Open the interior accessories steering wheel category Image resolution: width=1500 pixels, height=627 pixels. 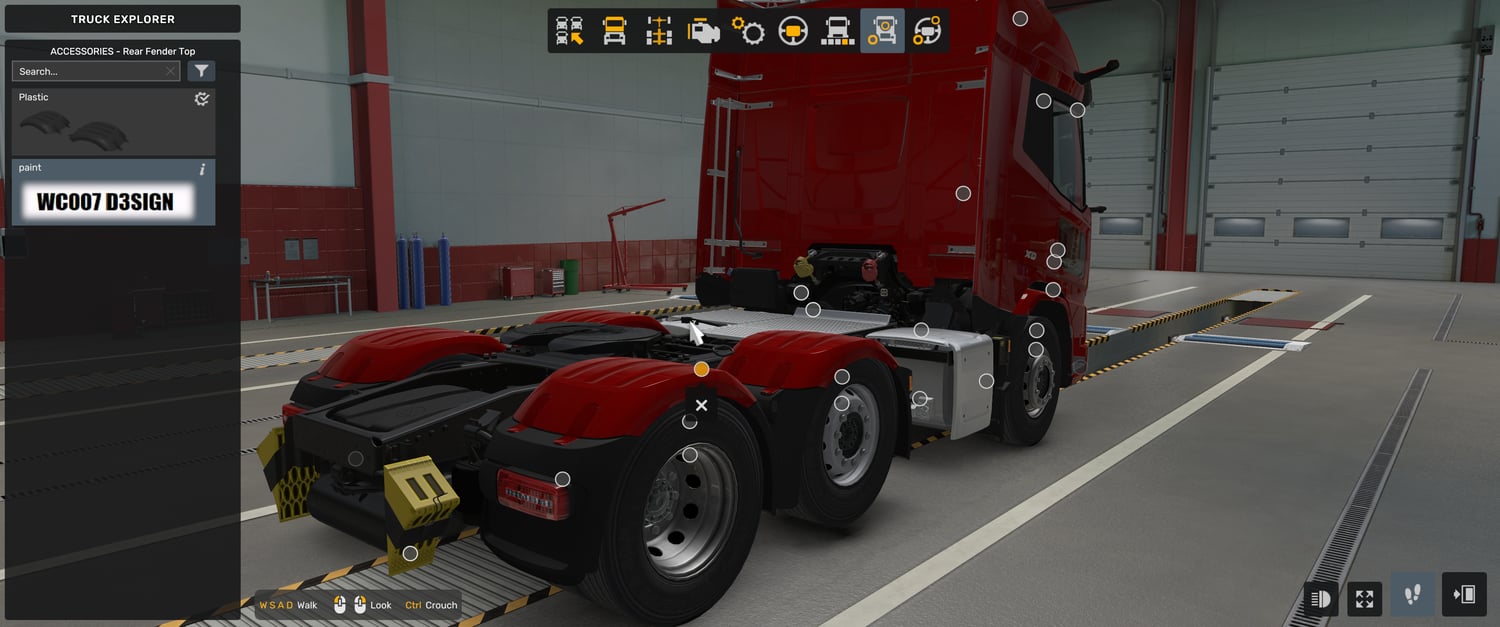pyautogui.click(x=927, y=31)
